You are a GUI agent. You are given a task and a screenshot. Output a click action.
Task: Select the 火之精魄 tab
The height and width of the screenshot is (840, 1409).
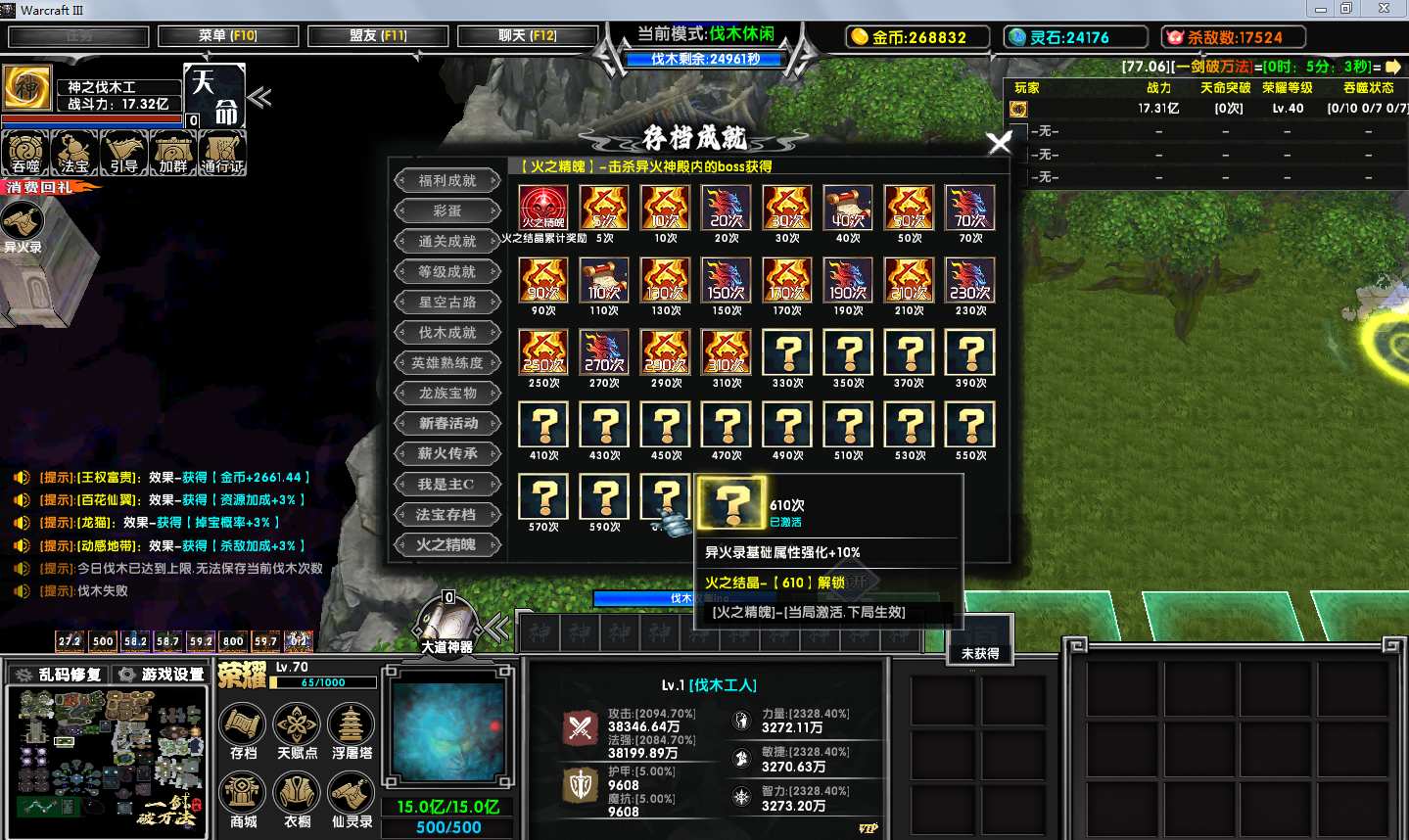coord(447,545)
